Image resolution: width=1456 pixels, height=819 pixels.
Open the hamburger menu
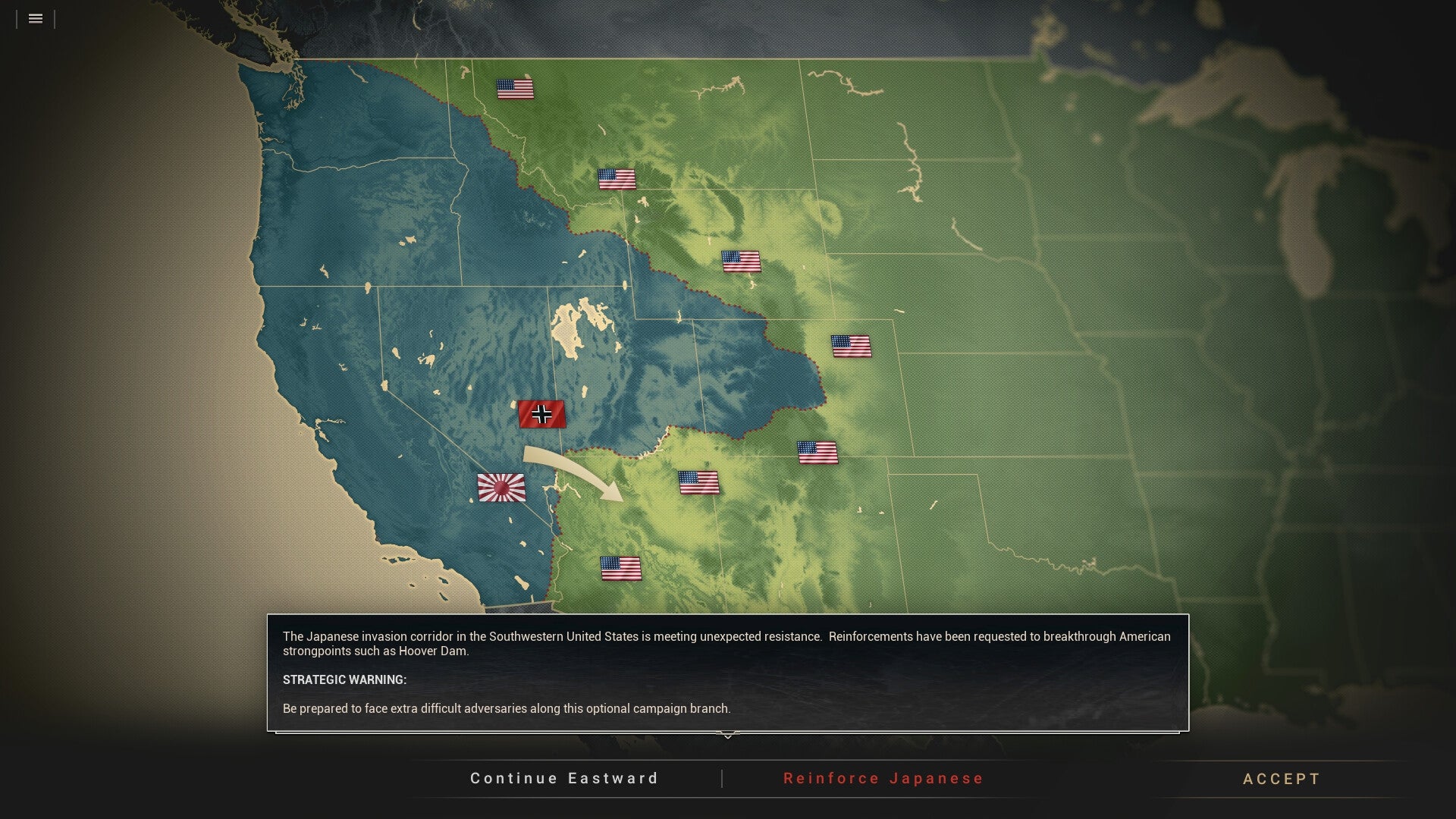pos(35,19)
